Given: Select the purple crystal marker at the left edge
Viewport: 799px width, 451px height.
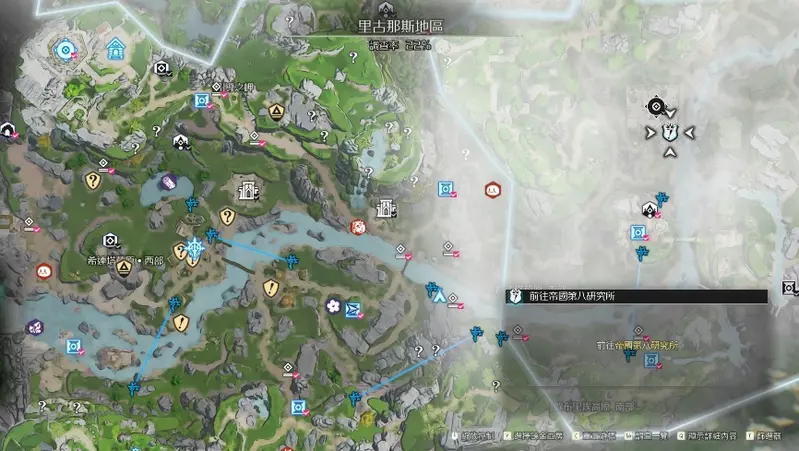Looking at the screenshot, I should [x=35, y=327].
